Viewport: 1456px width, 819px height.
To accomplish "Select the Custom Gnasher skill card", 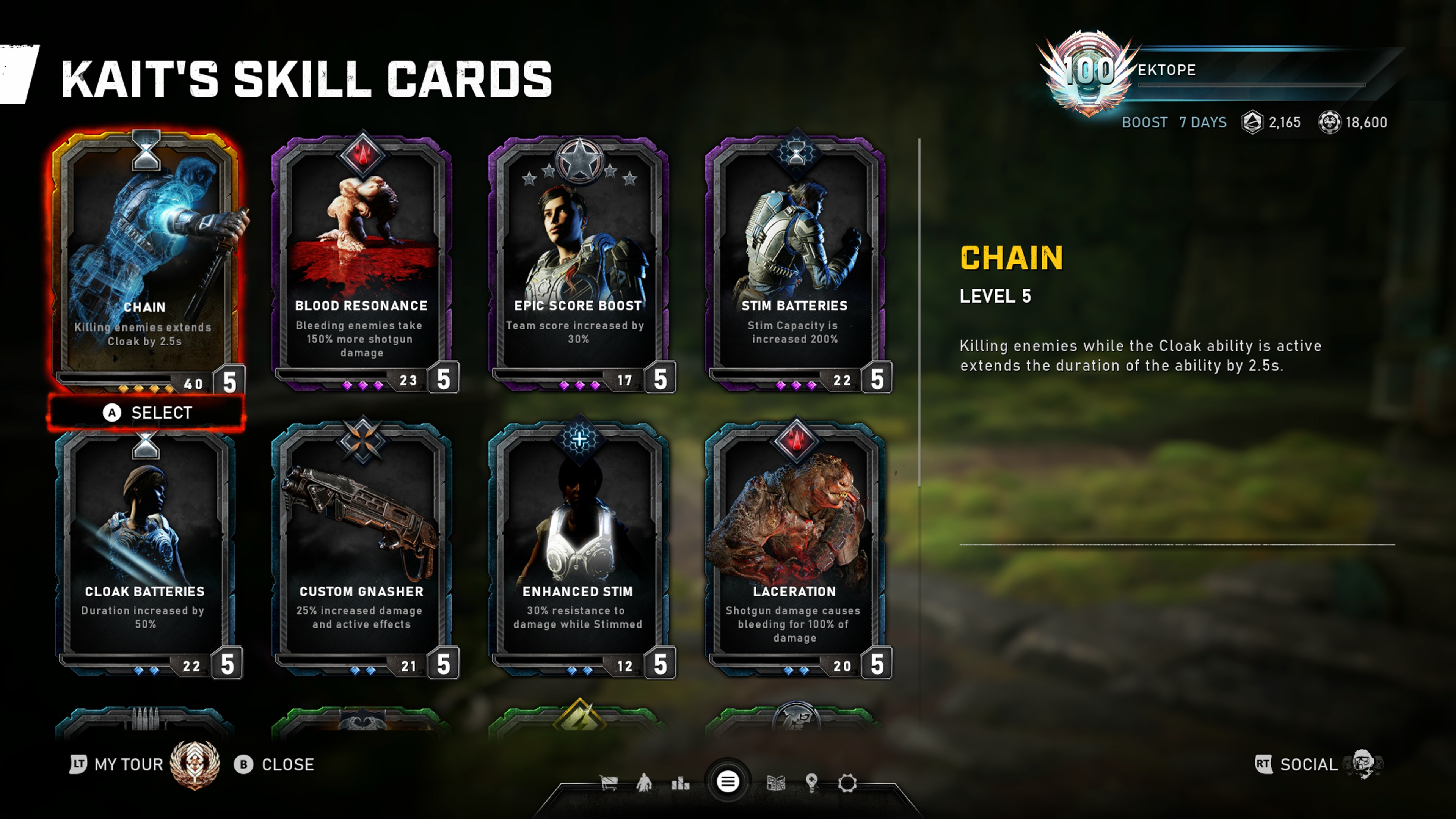I will pos(362,548).
